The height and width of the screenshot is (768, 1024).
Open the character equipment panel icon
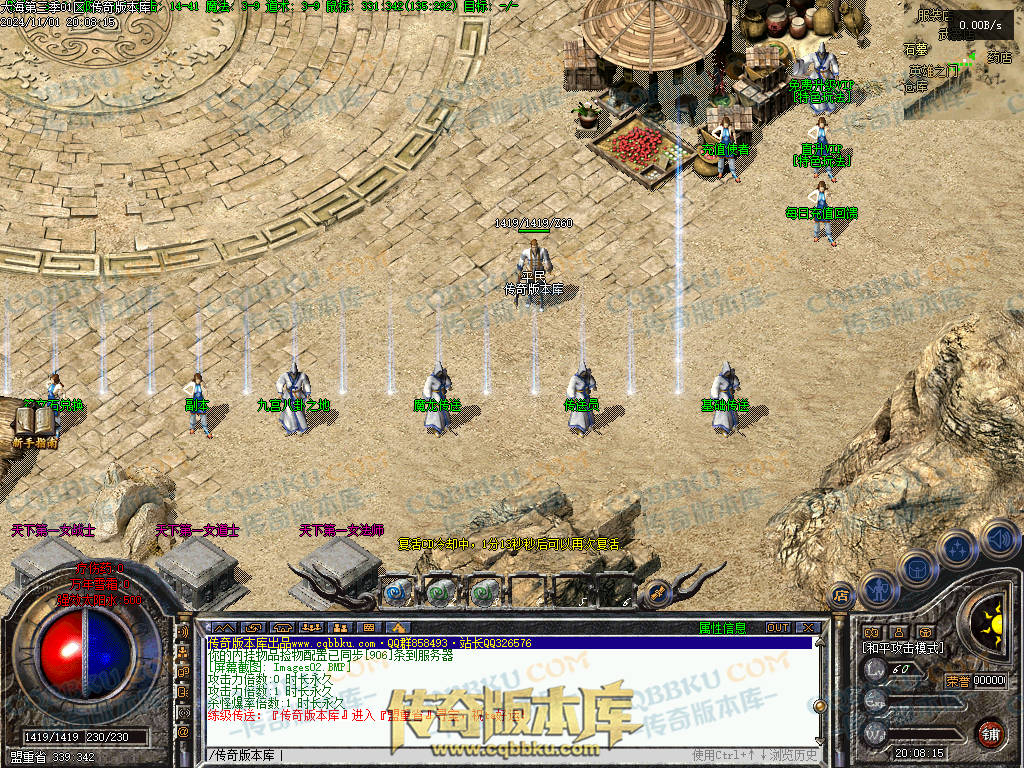(878, 589)
